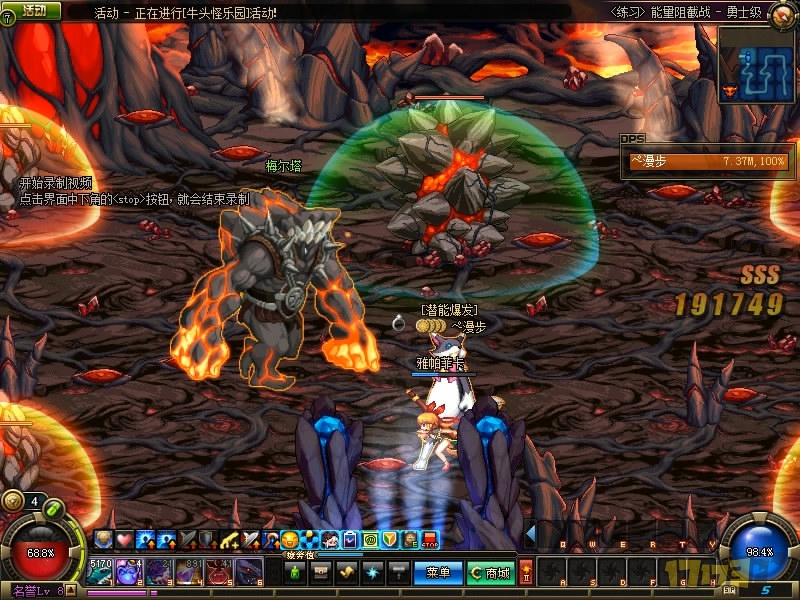
Task: Open the dungeon minimap
Action: pos(757,61)
